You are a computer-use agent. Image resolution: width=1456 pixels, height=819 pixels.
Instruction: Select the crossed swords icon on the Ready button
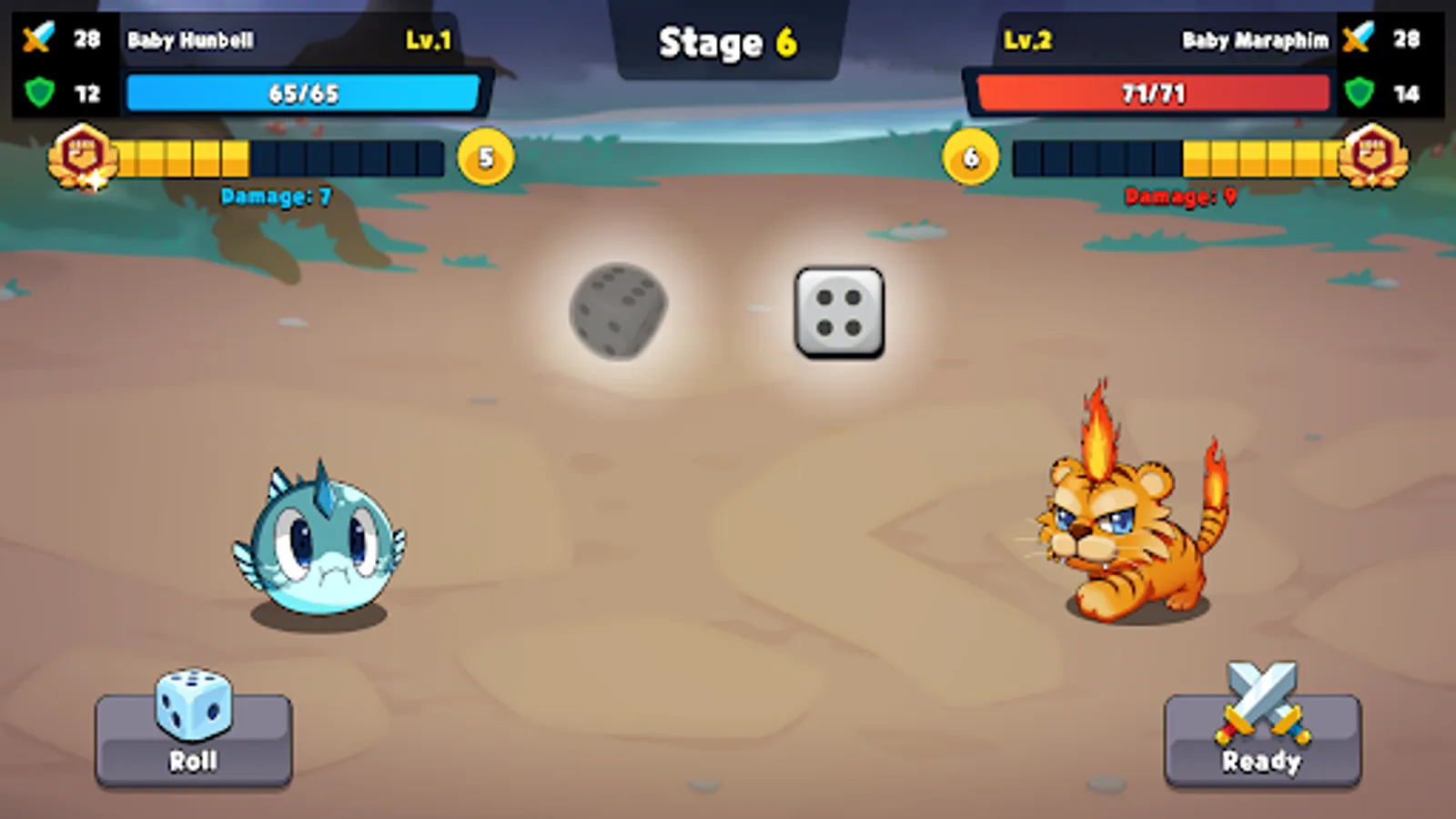pos(1260,701)
